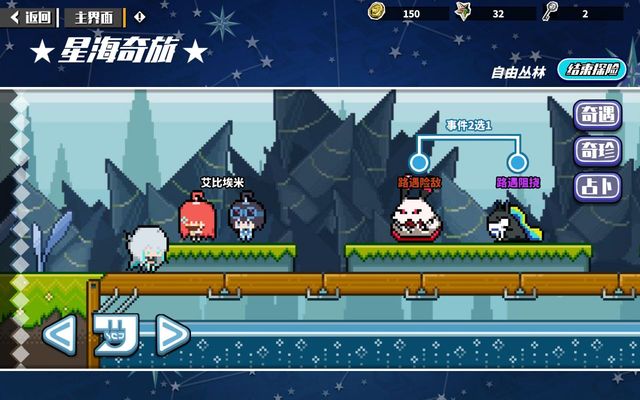Choose the 路遇险敌 event node

(419, 162)
